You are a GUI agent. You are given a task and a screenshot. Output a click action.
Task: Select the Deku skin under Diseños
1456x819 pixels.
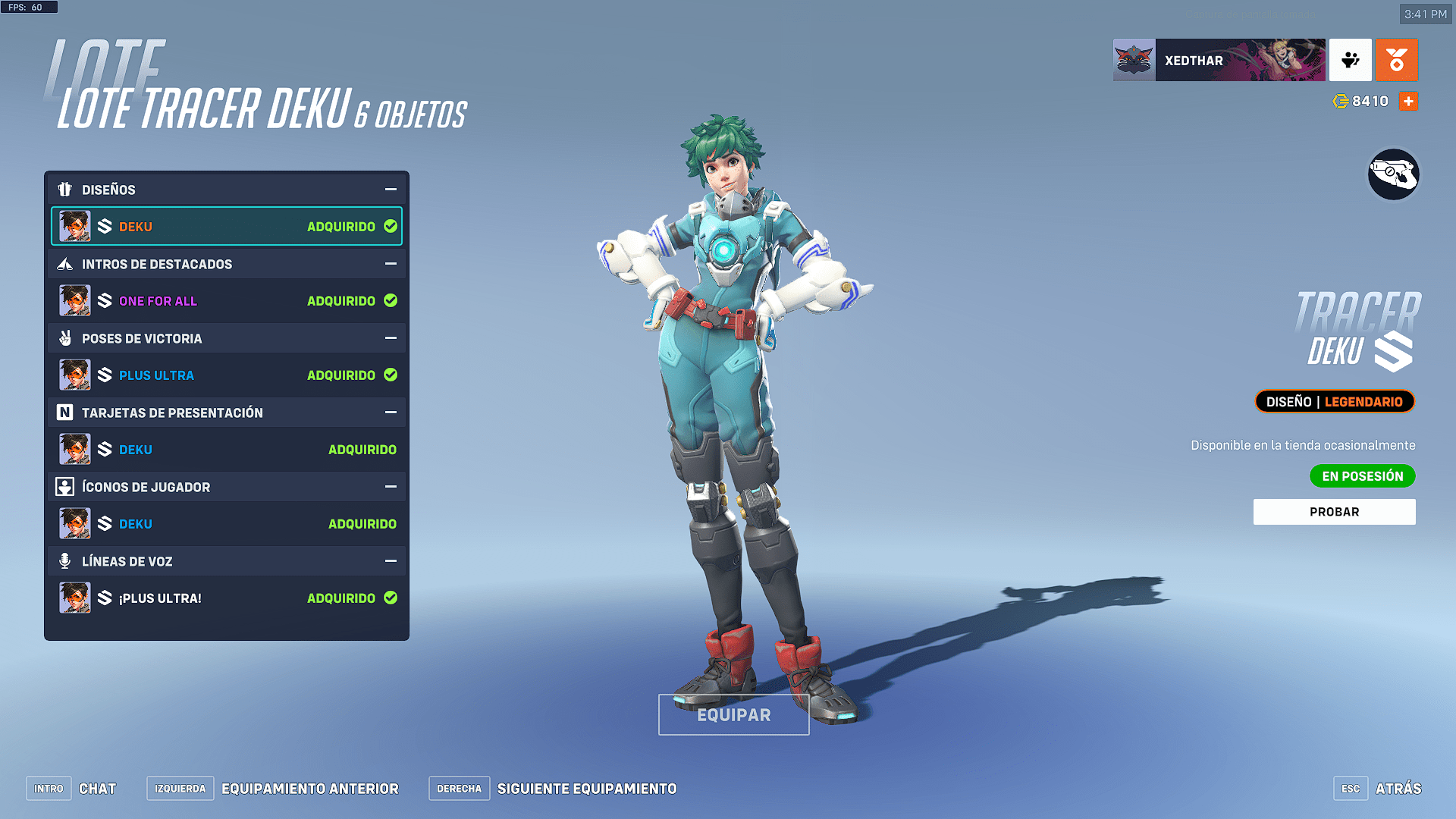[226, 227]
